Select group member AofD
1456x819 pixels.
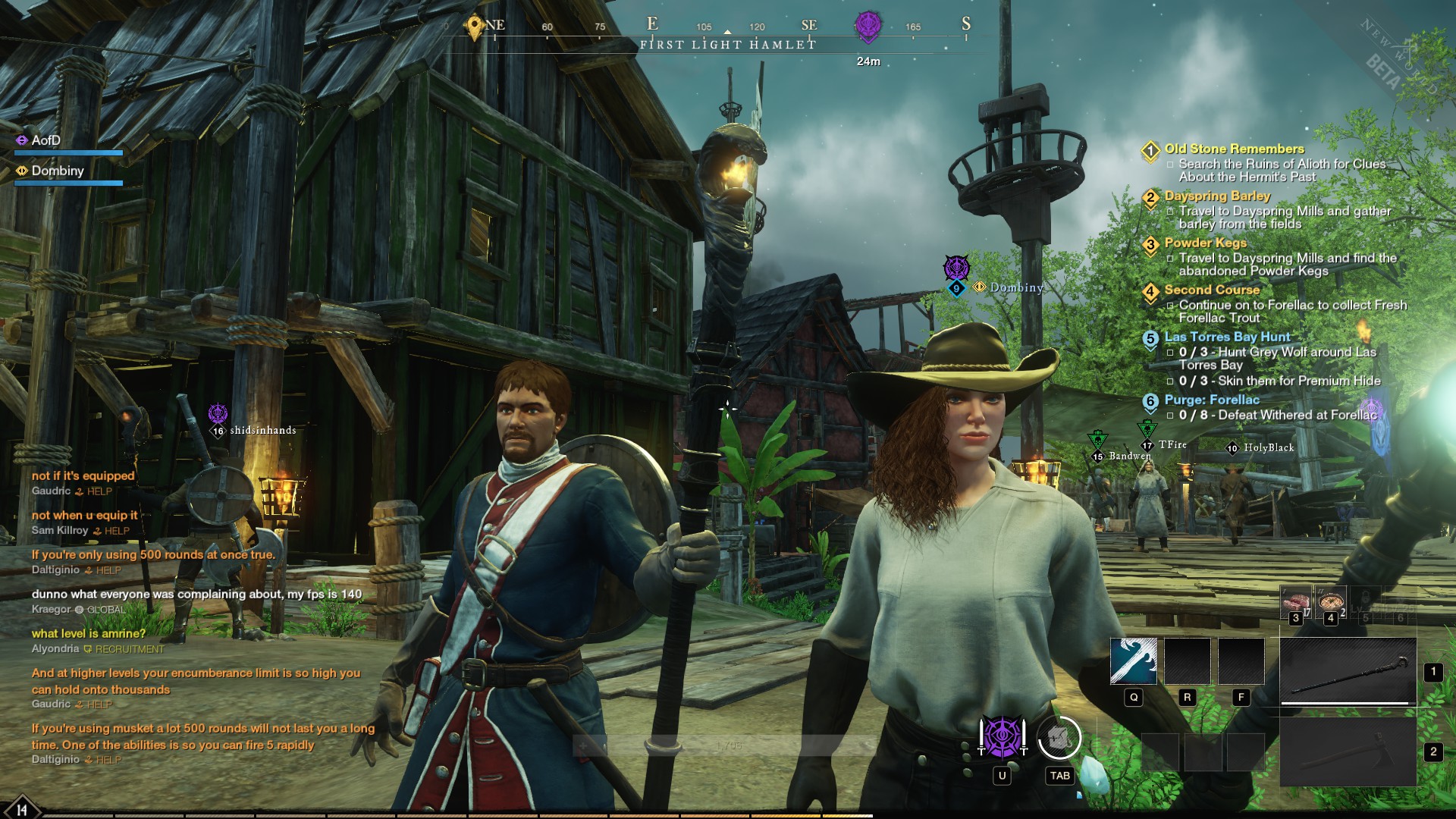[45, 141]
